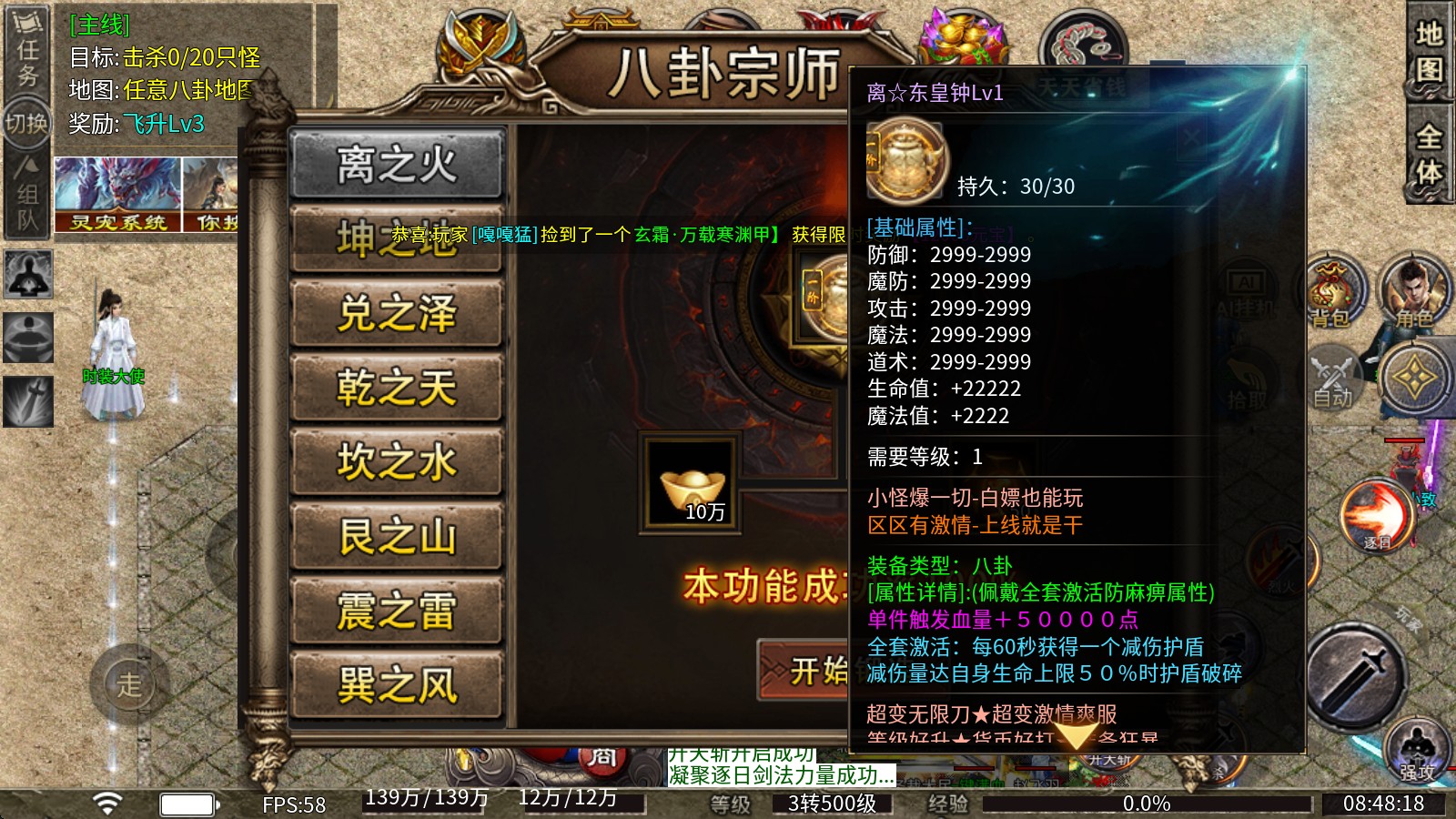Click the WiFi status icon
Viewport: 1456px width, 819px height.
(106, 802)
